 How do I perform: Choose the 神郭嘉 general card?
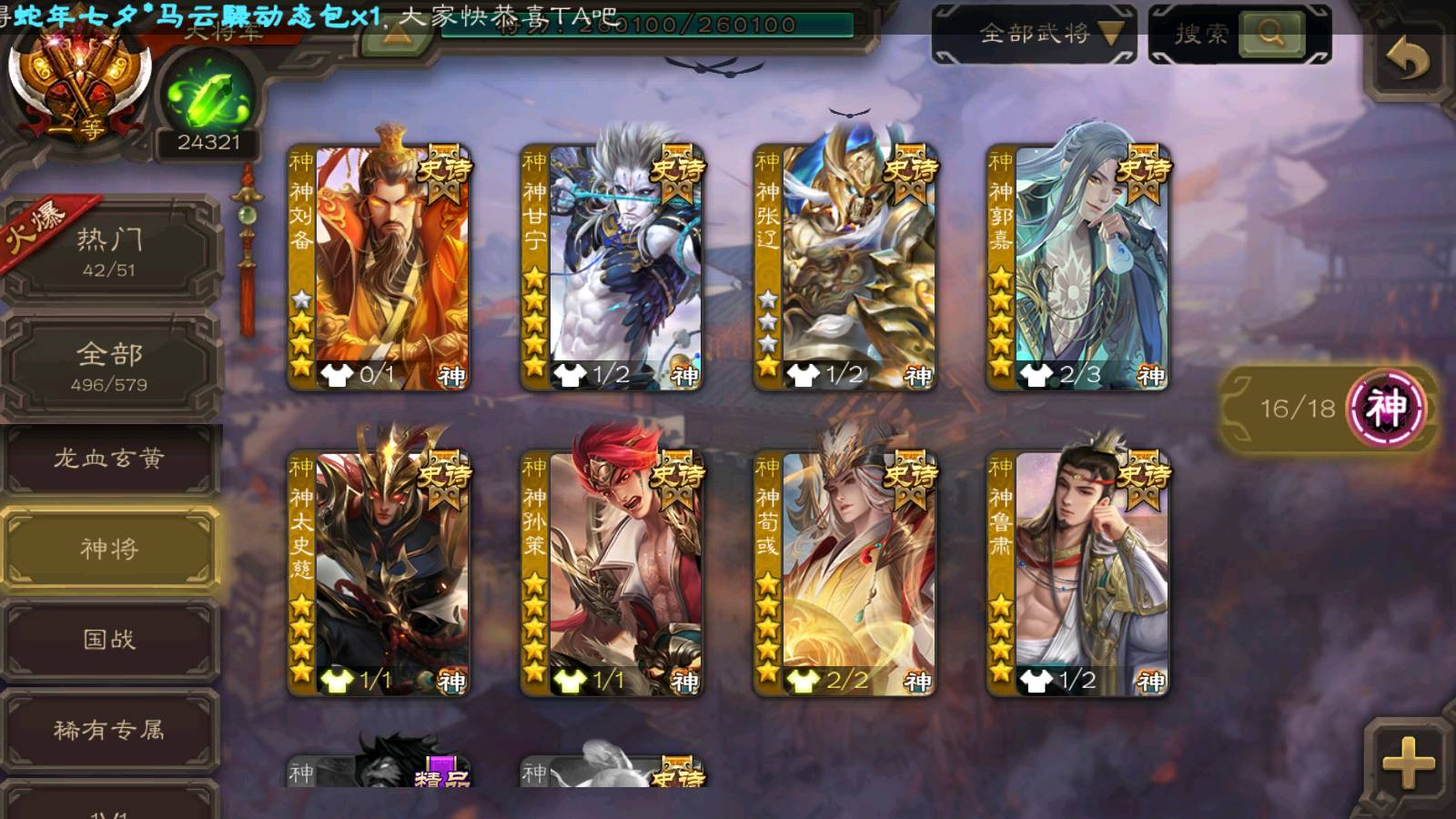coord(1077,268)
